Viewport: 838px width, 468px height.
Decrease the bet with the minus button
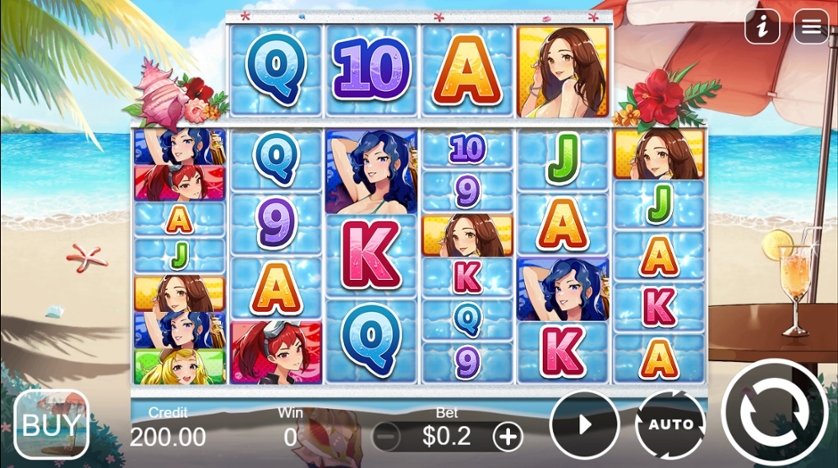(387, 436)
